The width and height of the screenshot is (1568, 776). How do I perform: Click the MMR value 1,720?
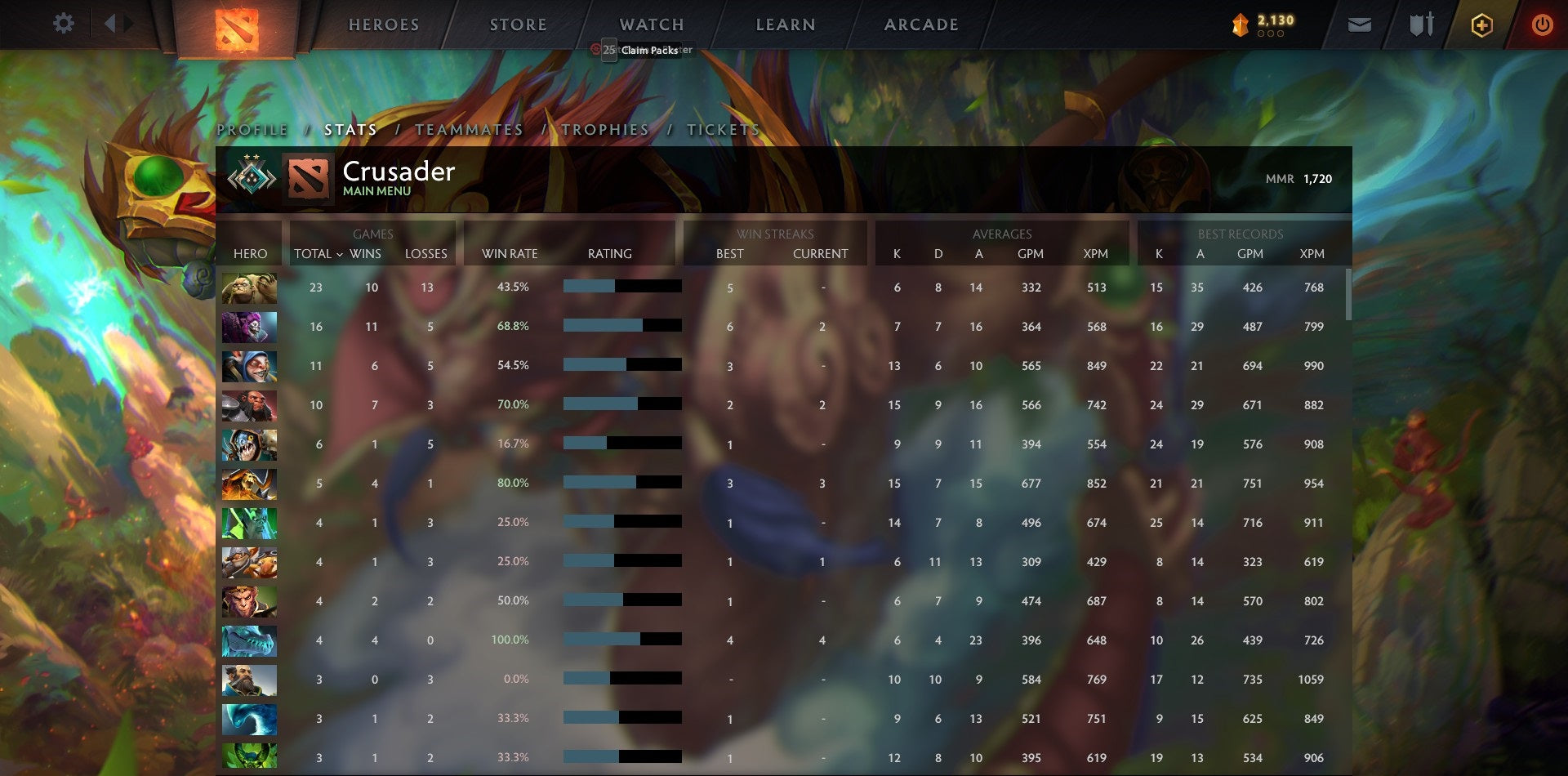(1317, 178)
